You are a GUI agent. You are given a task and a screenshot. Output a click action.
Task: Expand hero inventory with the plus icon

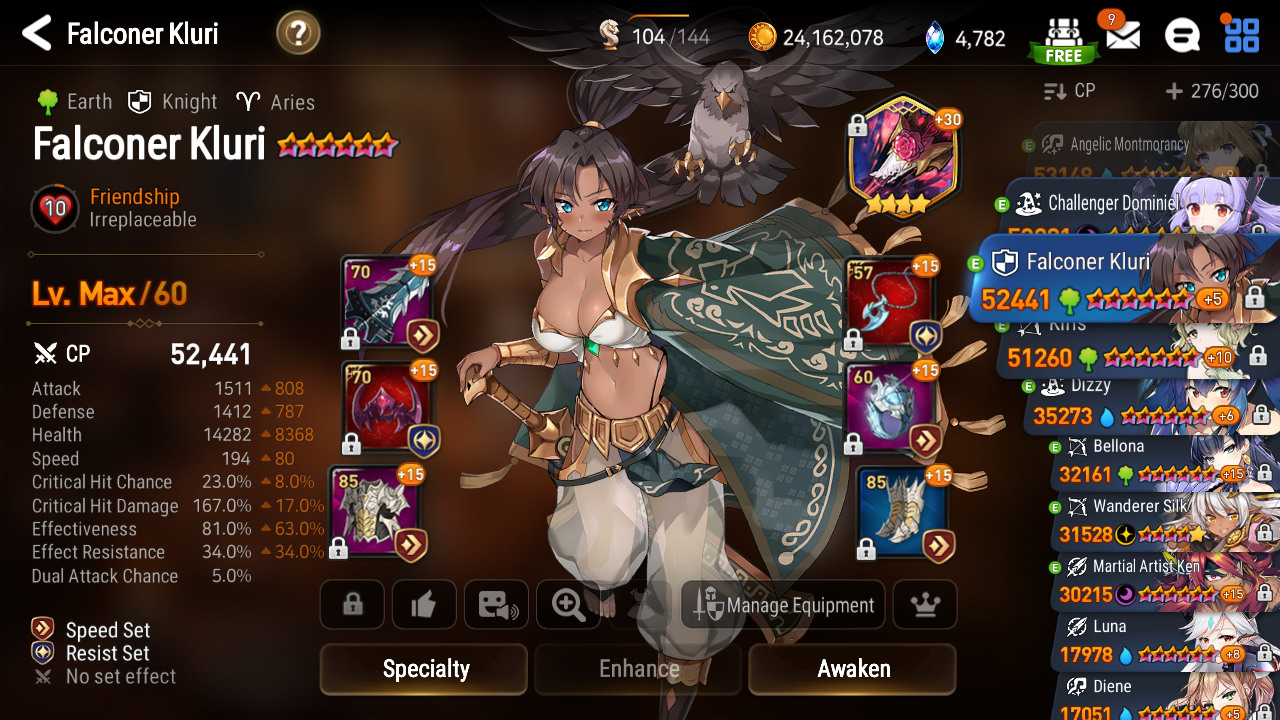point(1175,91)
